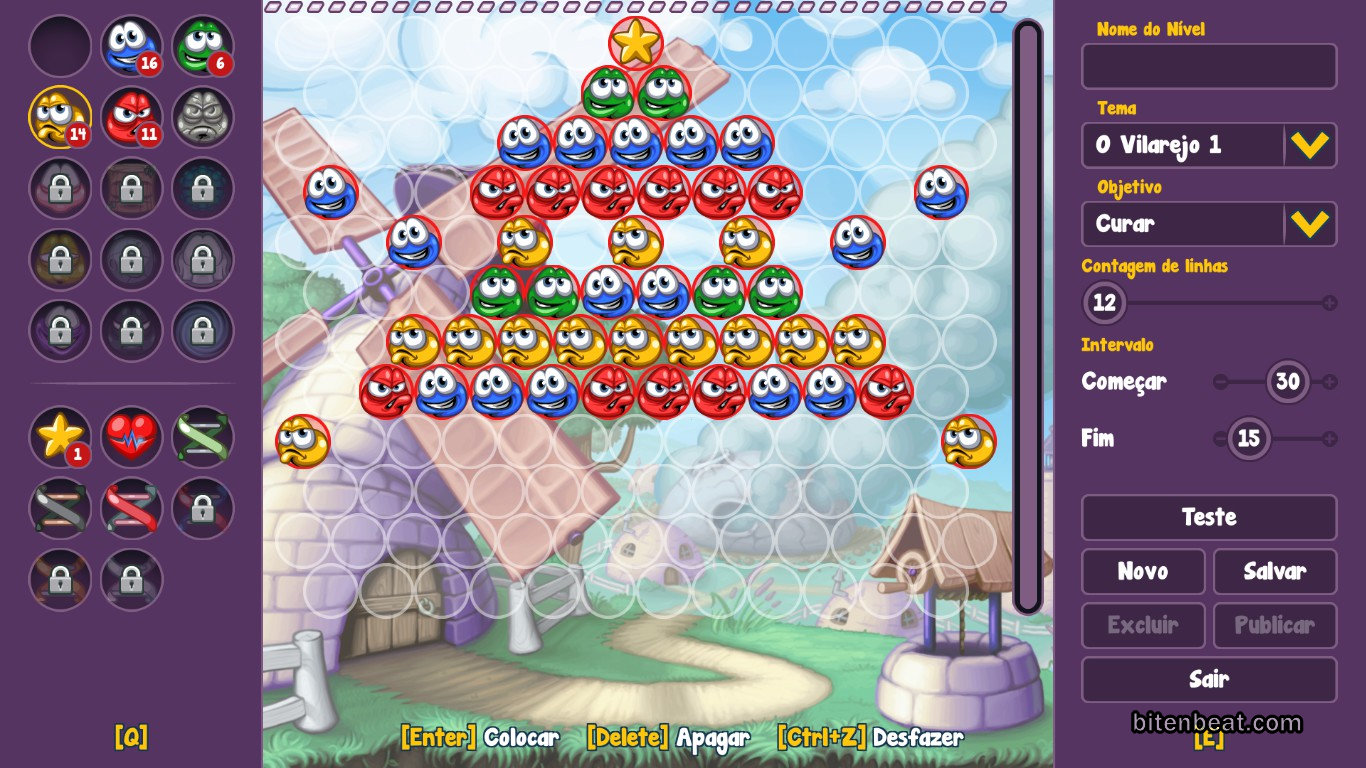Save the level with Salvar
Viewport: 1366px width, 768px height.
click(x=1274, y=571)
